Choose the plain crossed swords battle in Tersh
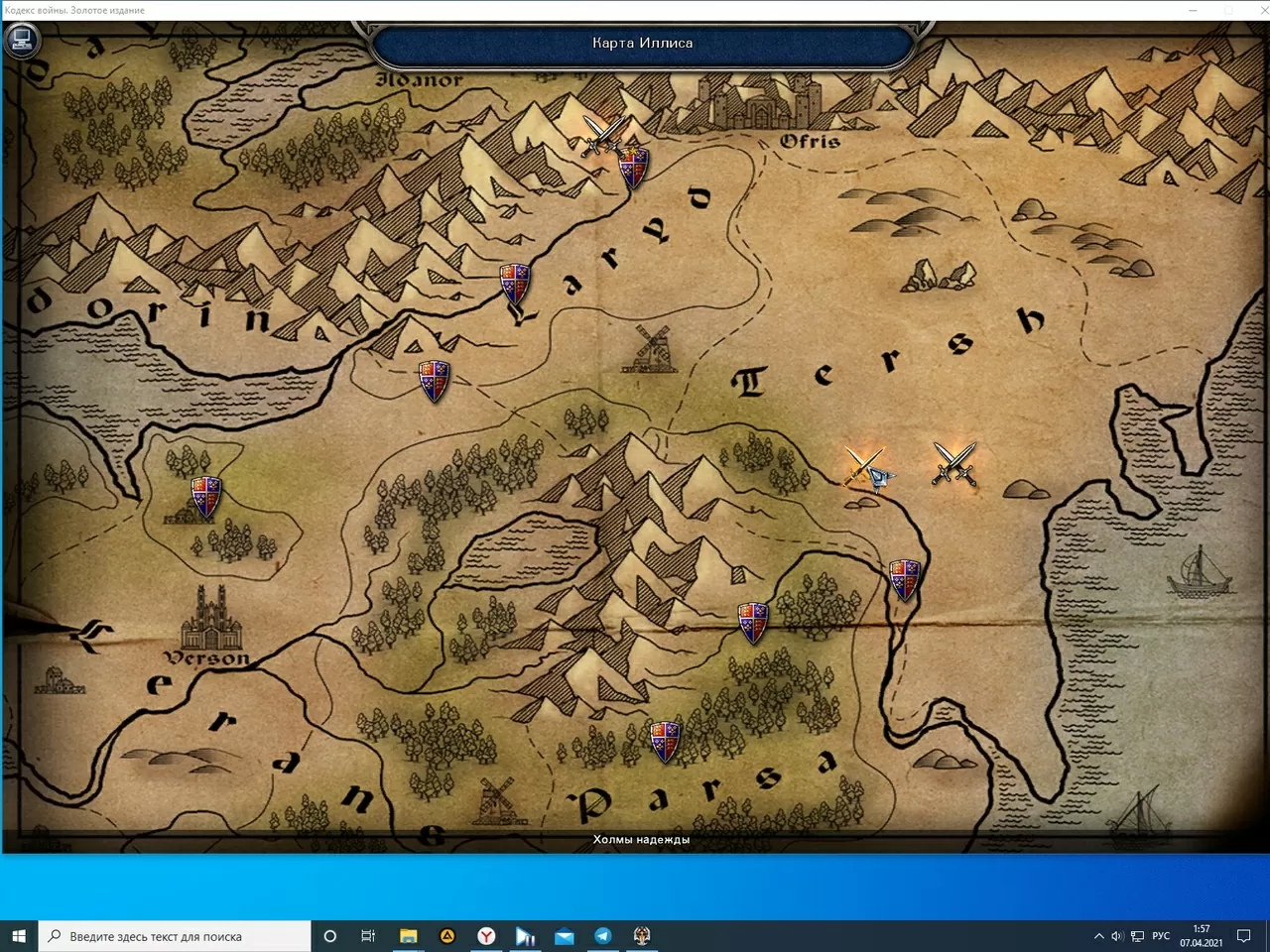The height and width of the screenshot is (952, 1270). (954, 463)
